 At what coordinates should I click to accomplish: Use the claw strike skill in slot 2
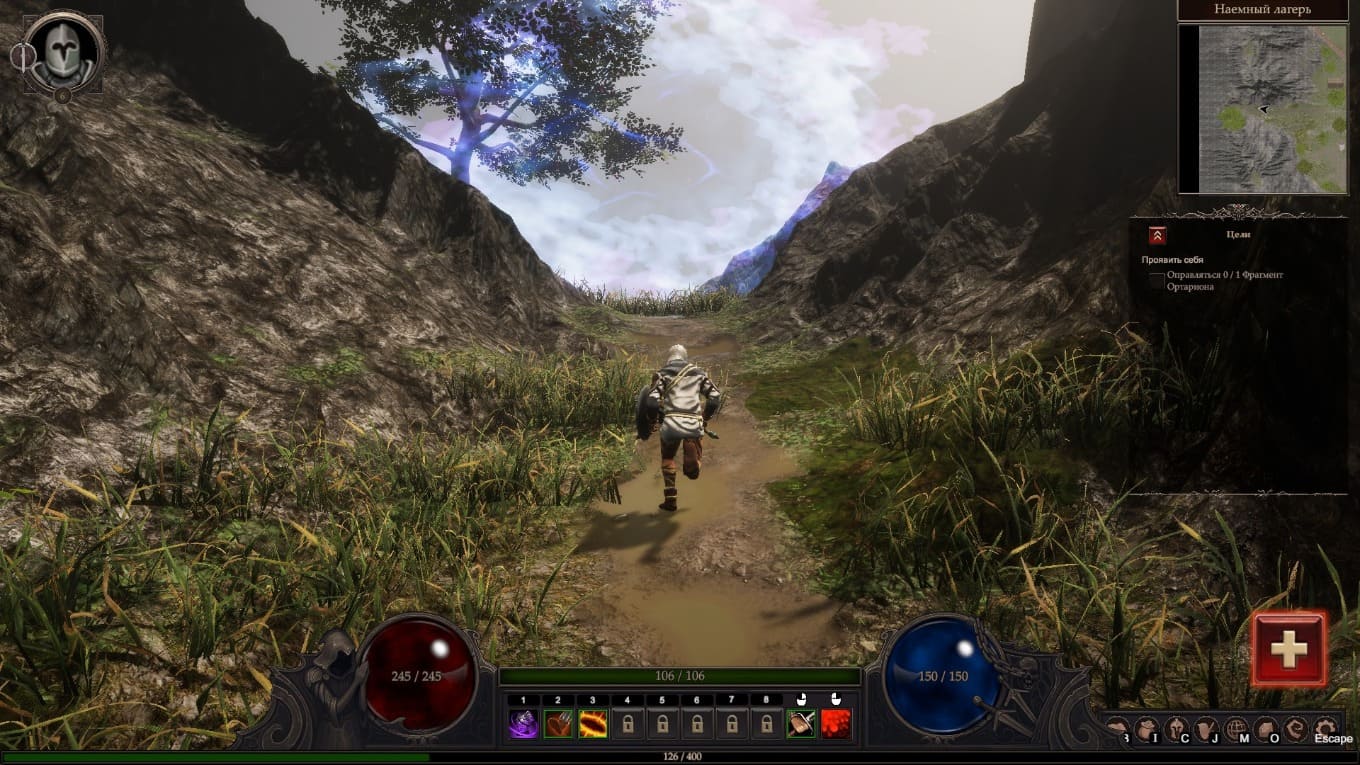coord(558,723)
